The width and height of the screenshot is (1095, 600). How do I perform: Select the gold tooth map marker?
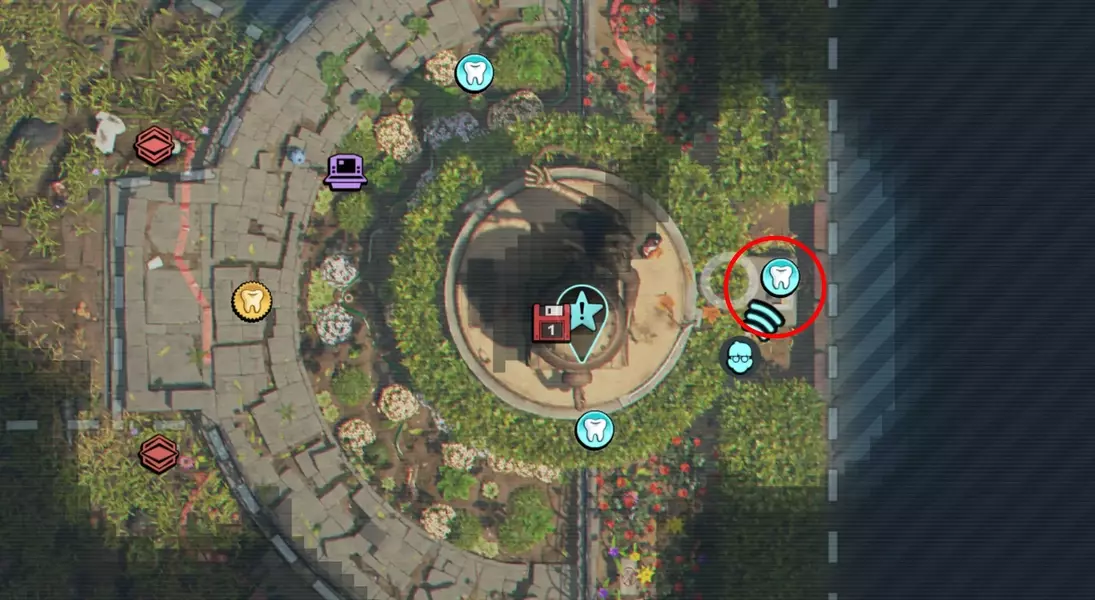click(252, 300)
